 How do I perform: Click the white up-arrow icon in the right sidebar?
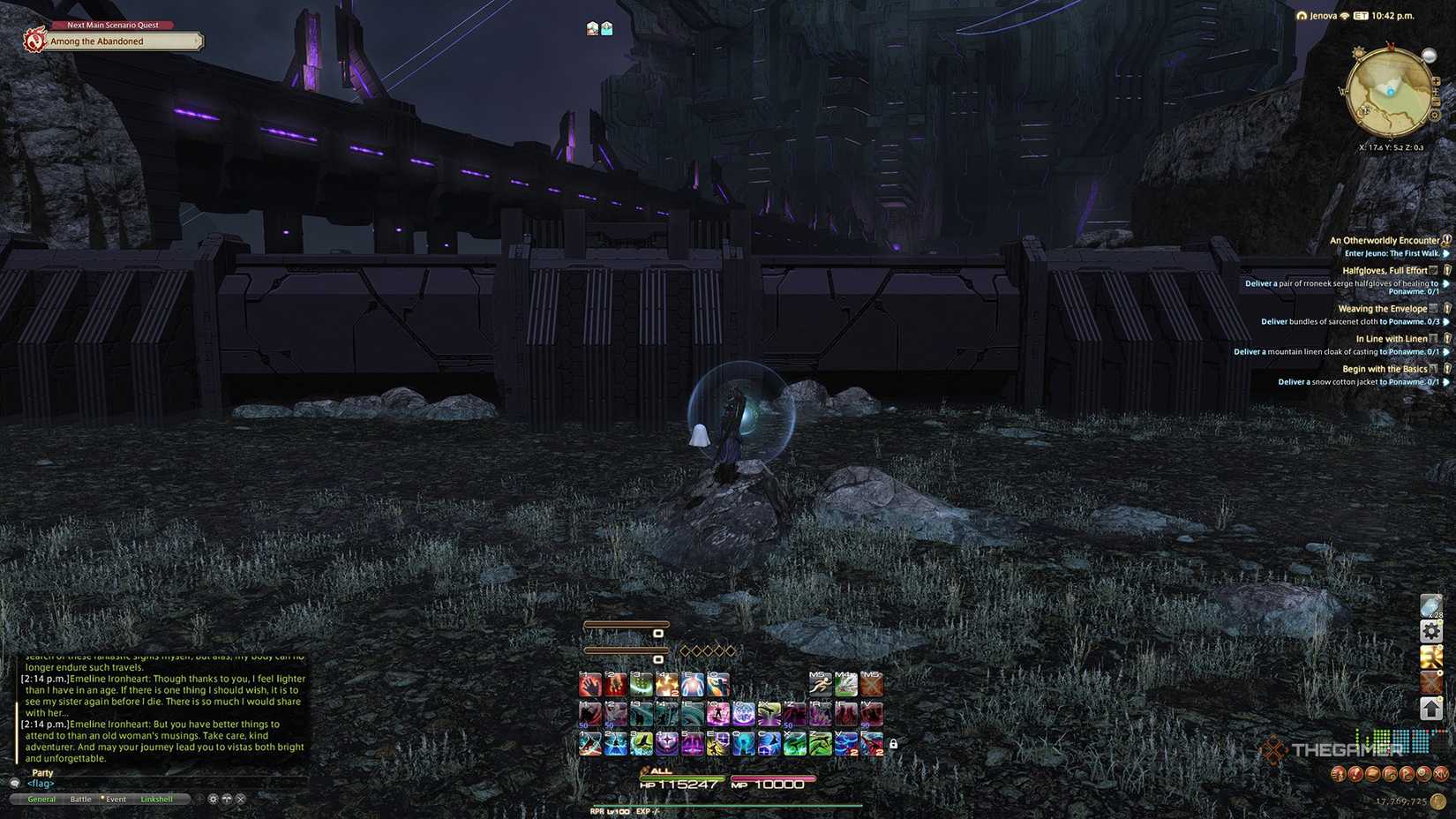coord(1430,708)
